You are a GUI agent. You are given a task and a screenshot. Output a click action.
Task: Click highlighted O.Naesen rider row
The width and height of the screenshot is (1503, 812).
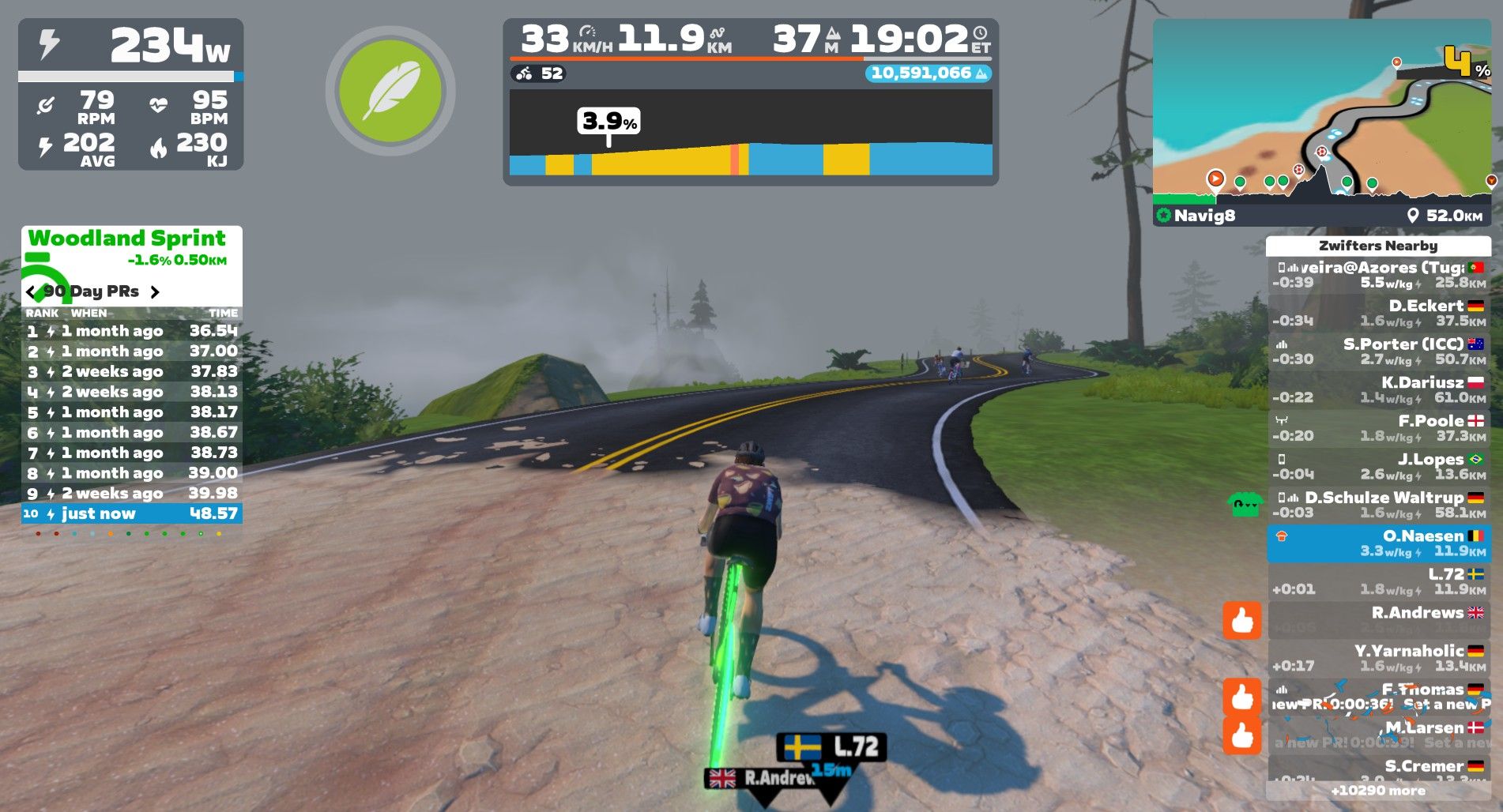(1378, 543)
